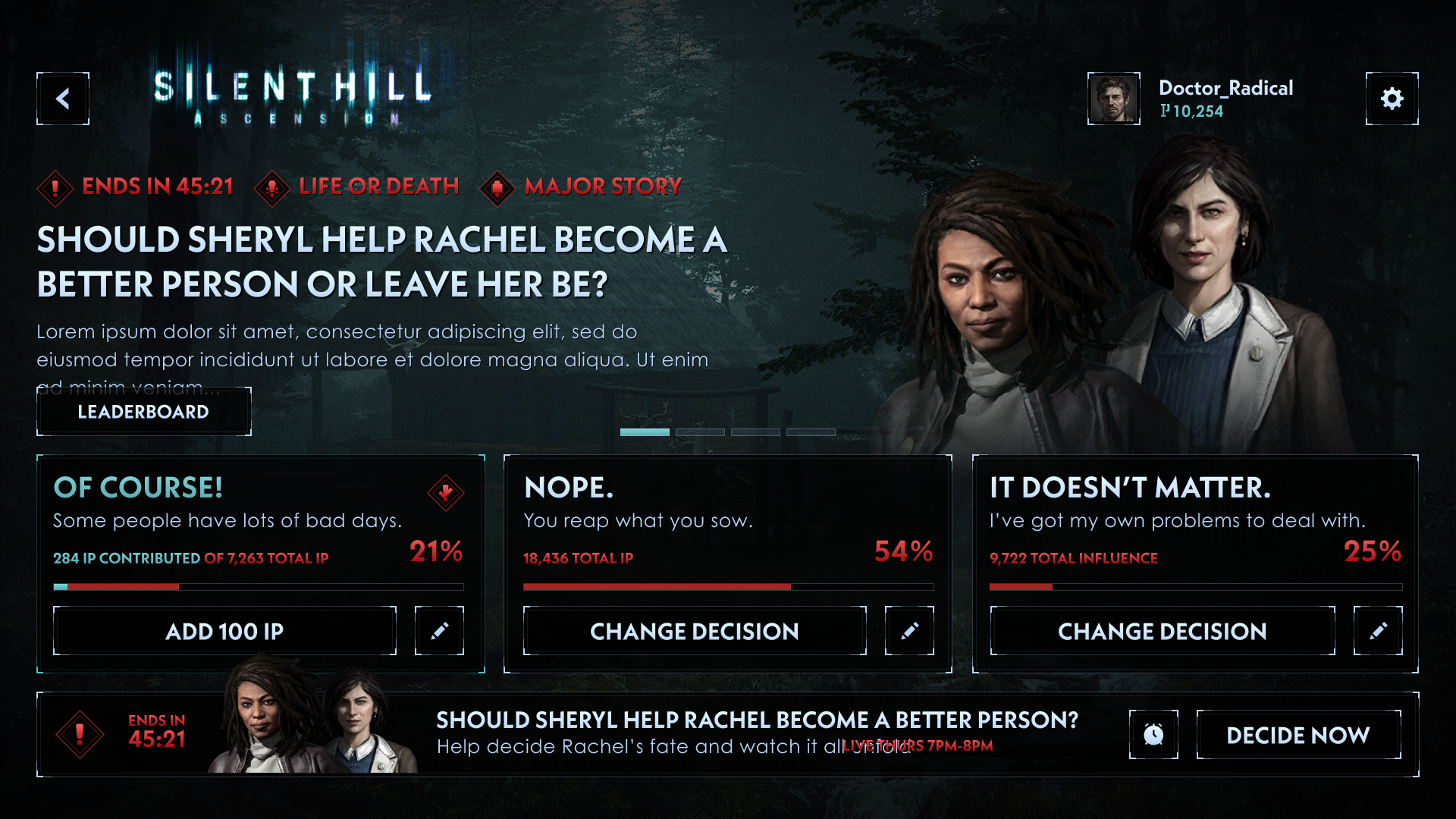Viewport: 1456px width, 819px height.
Task: Go back using the arrow button
Action: (x=63, y=99)
